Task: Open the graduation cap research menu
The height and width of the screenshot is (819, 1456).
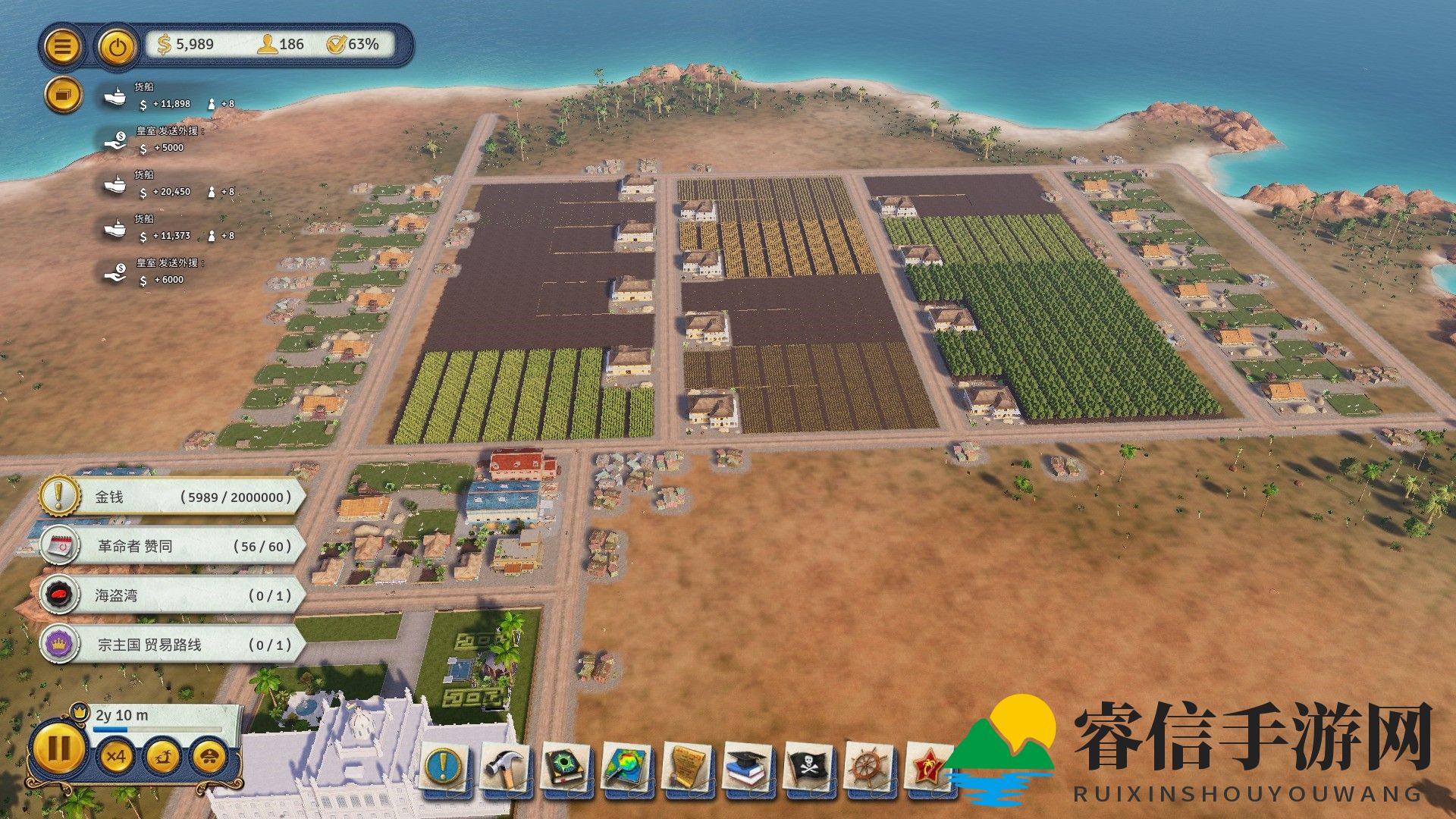Action: (x=748, y=767)
